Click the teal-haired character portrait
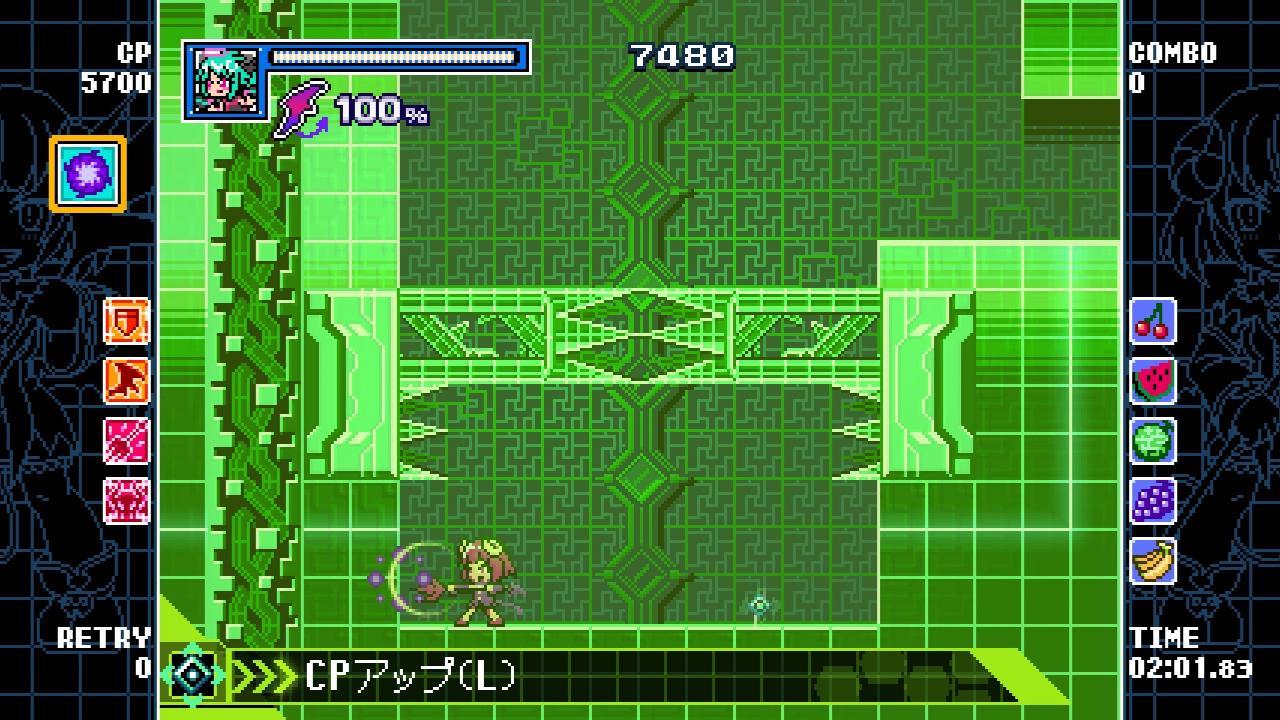 [224, 81]
